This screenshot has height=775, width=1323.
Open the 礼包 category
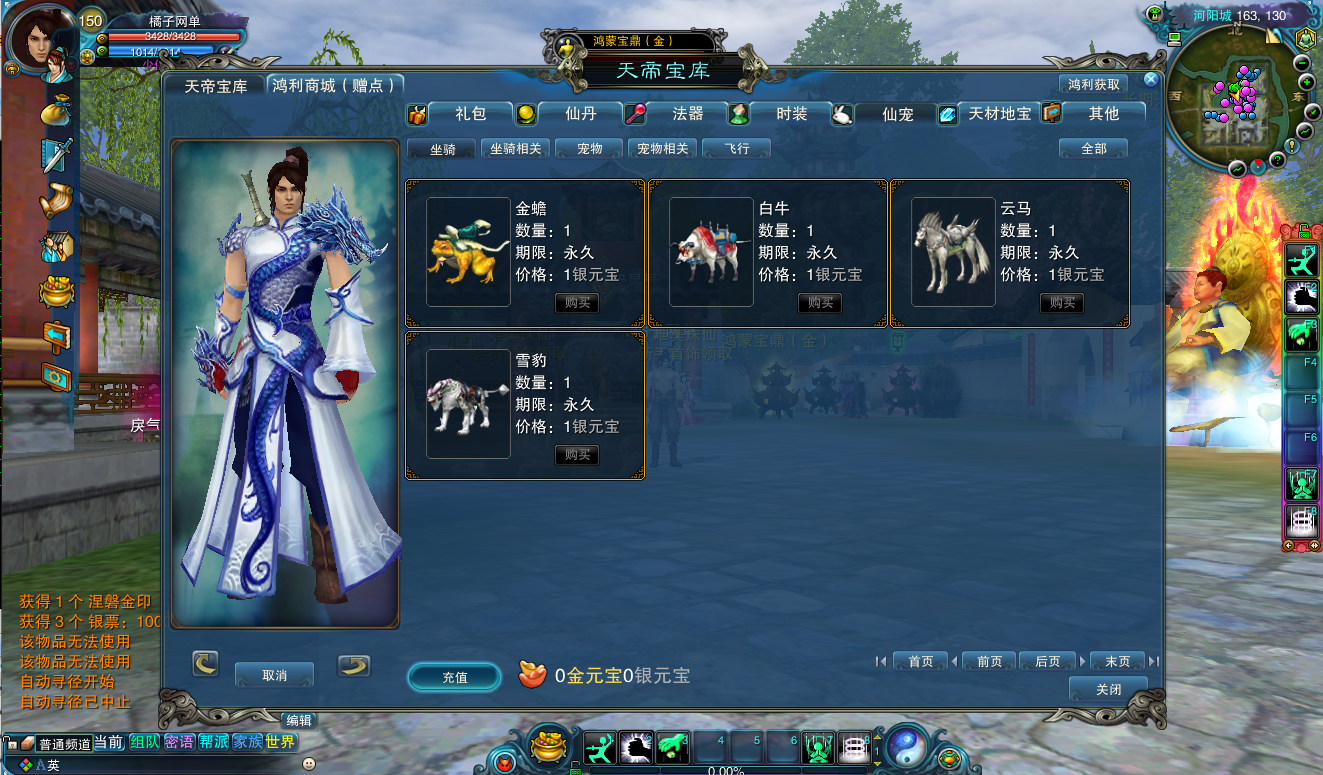coord(470,114)
